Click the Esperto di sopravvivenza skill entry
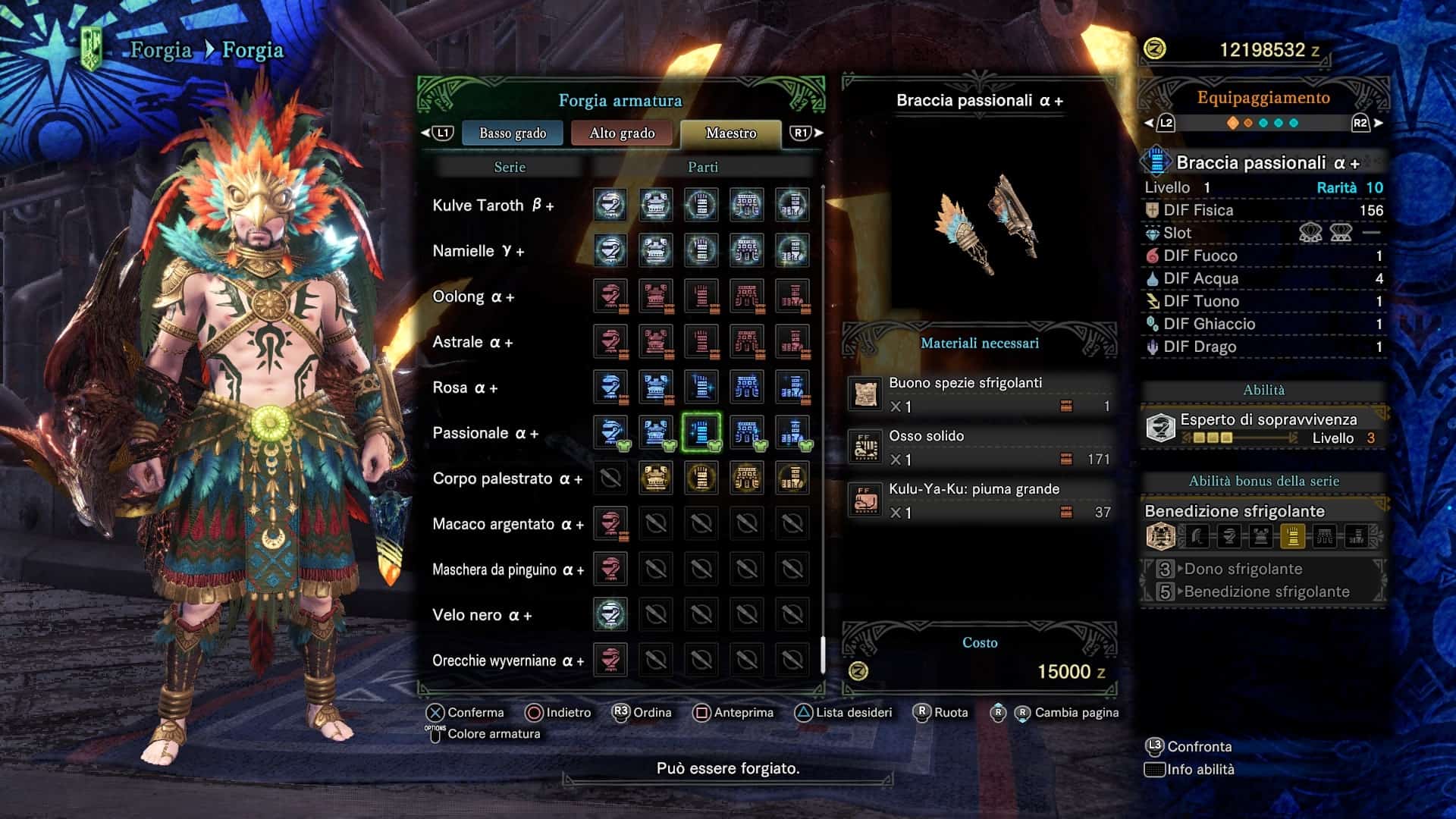 (1263, 428)
